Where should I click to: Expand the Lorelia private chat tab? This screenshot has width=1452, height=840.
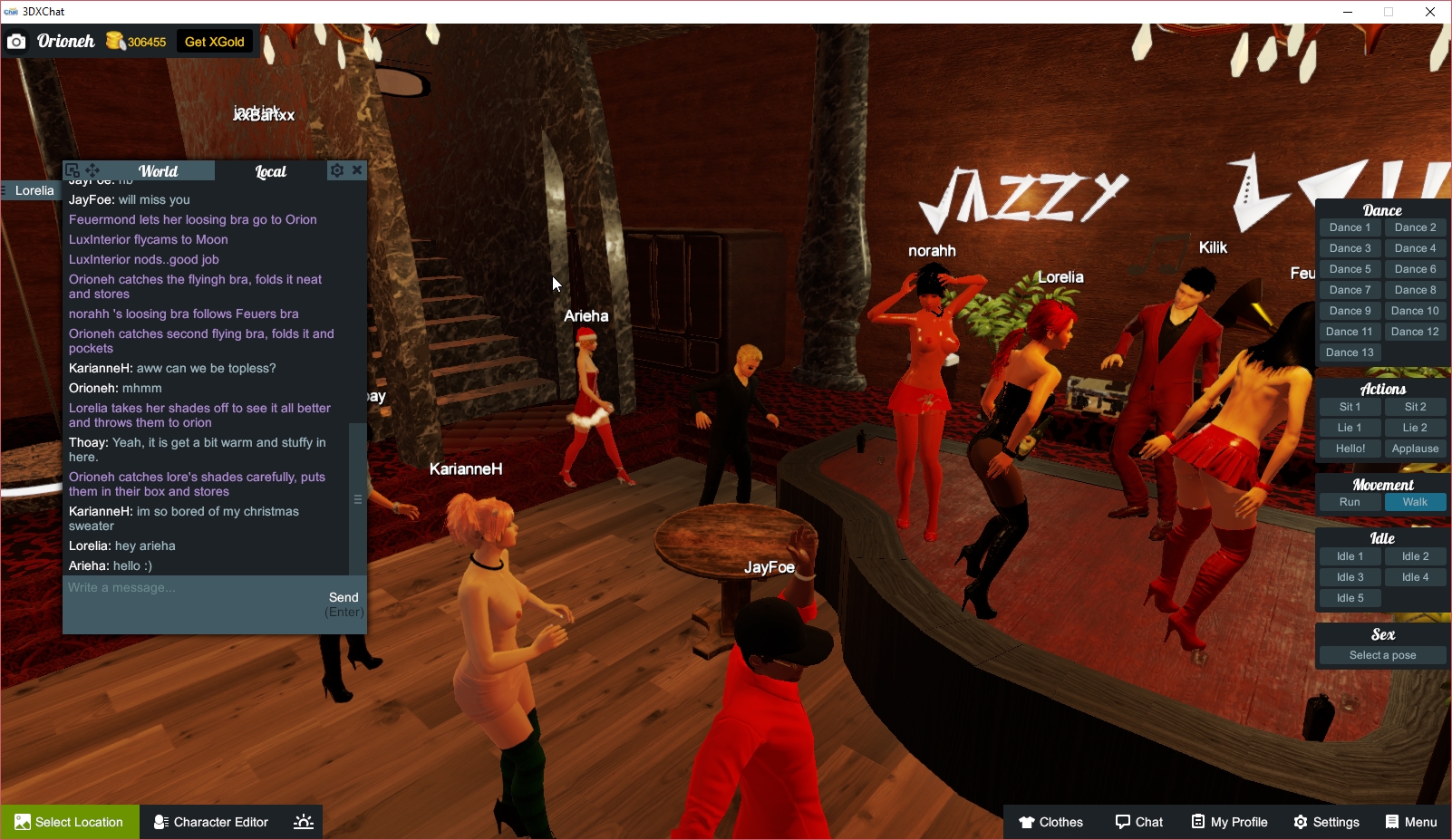(x=34, y=190)
